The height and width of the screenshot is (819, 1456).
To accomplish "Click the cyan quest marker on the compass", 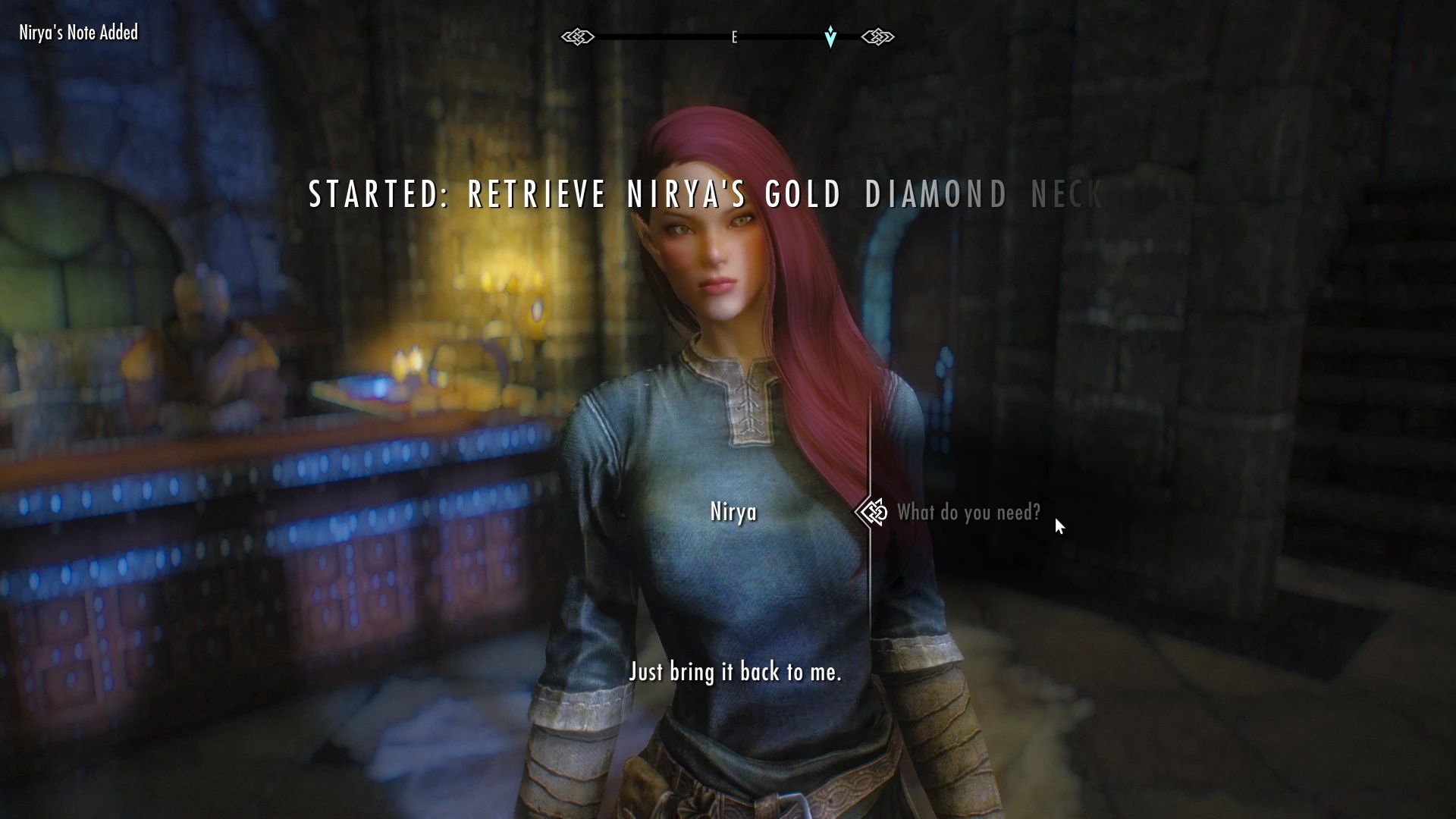I will [830, 36].
